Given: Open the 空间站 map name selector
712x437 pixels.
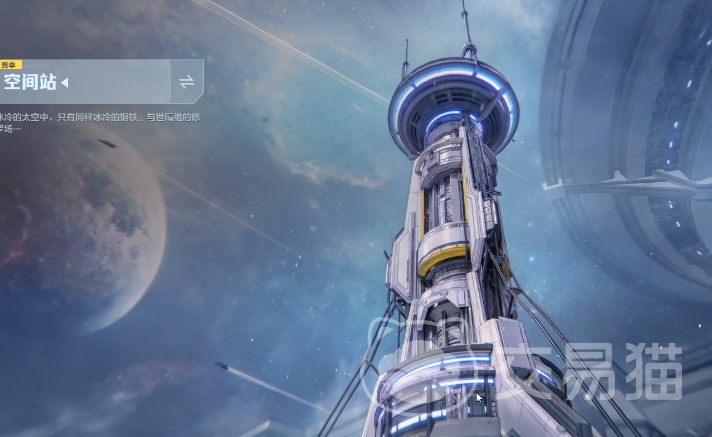Looking at the screenshot, I should click(36, 82).
